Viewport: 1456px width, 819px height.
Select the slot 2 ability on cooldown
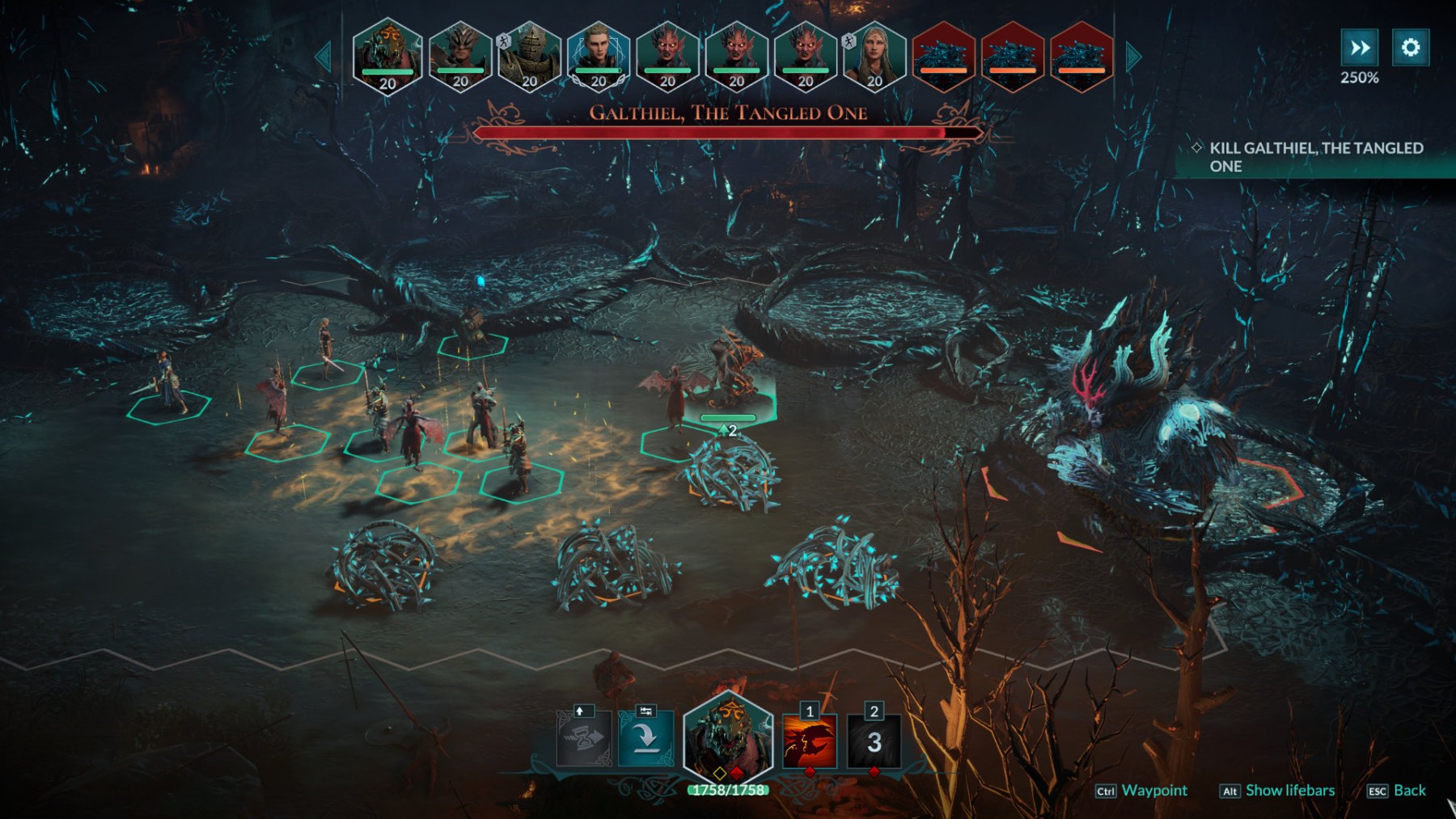pyautogui.click(x=874, y=742)
